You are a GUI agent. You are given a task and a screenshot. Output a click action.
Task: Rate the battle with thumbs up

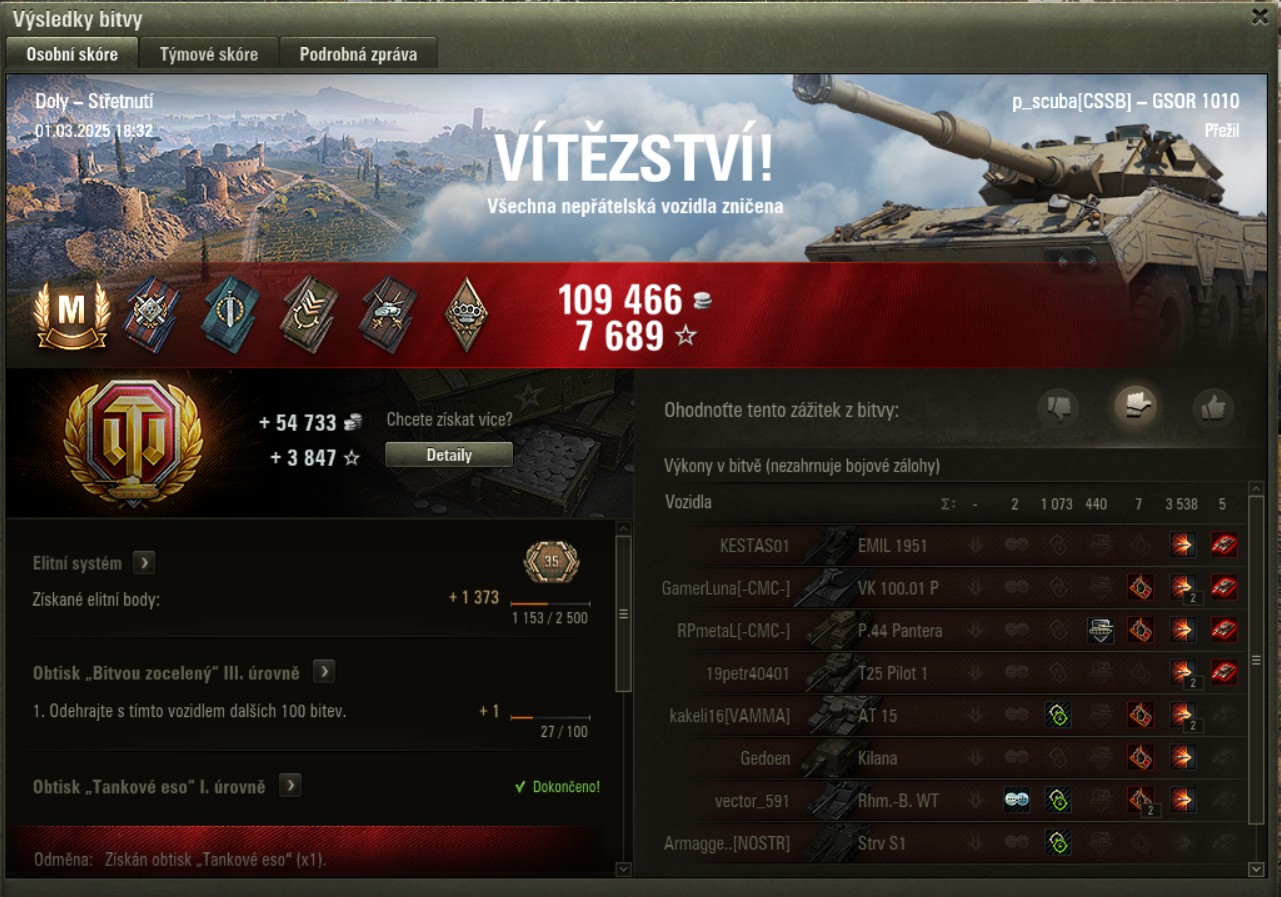[1212, 407]
